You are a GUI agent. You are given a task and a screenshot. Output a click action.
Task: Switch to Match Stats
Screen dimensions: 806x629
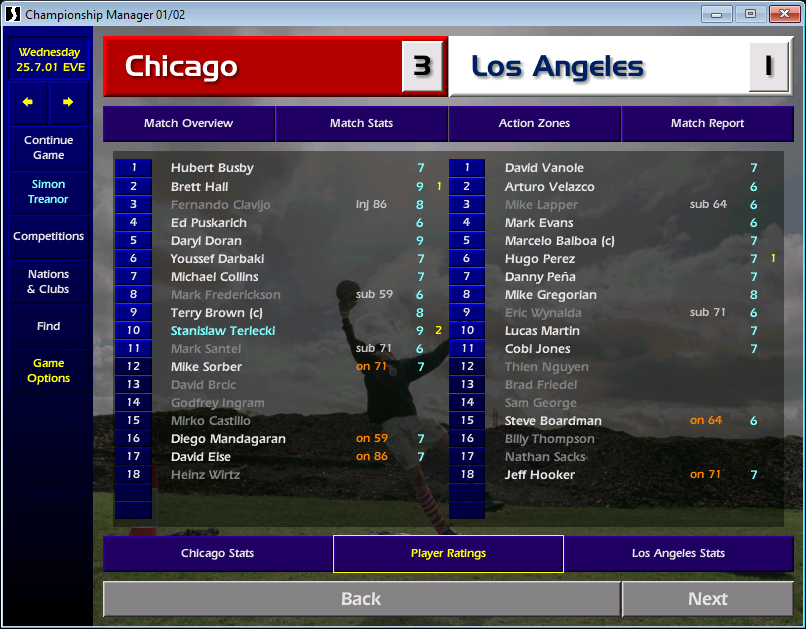coord(361,123)
